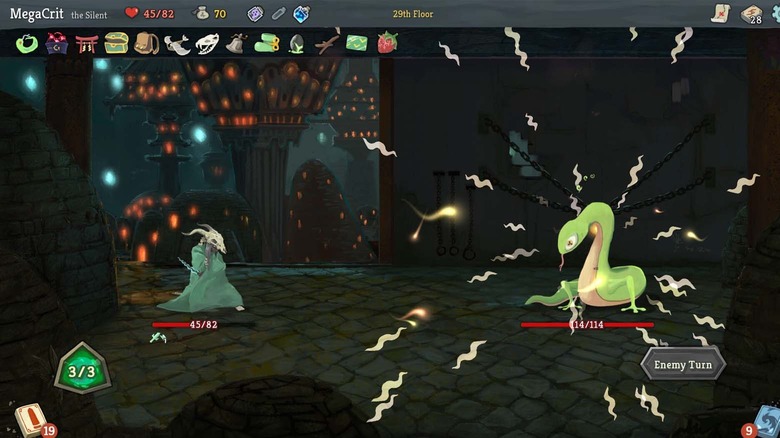View the deck of 28 cards

(x=751, y=13)
